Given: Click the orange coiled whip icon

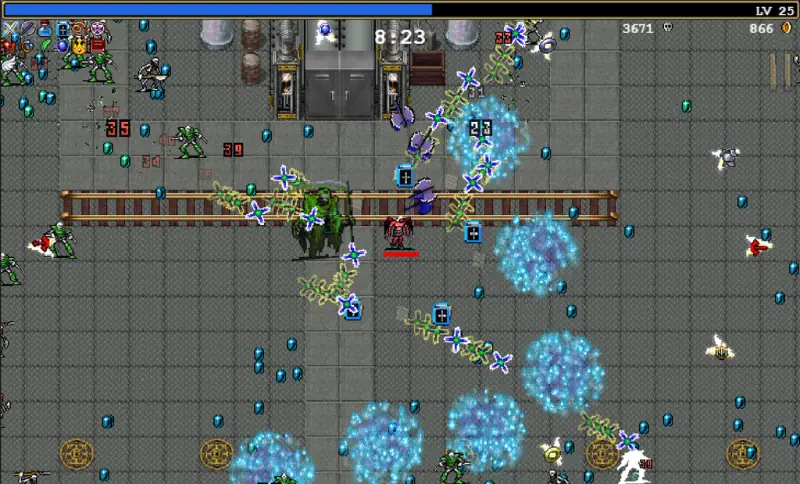Looking at the screenshot, I should point(79,28).
